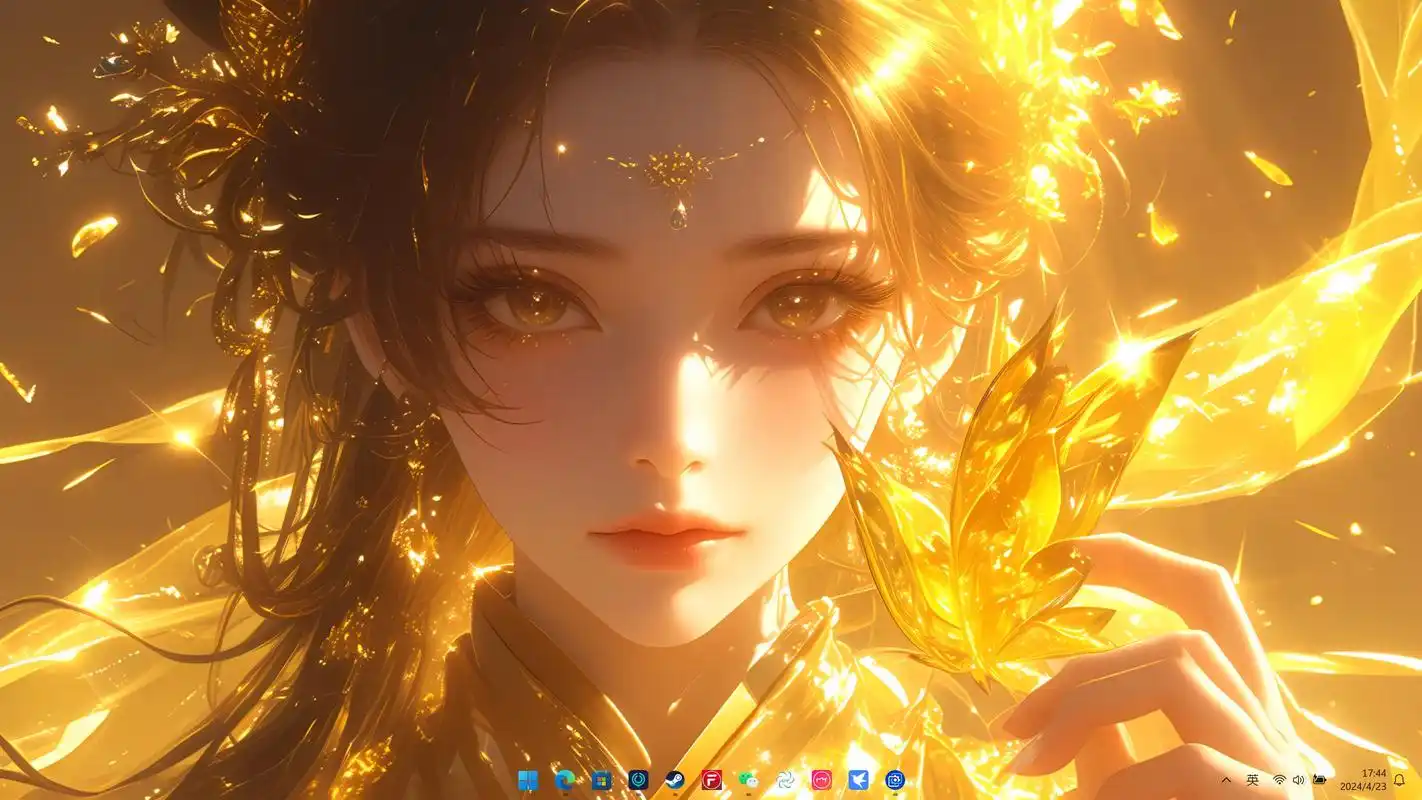
Task: Switch the input language indicator
Action: click(x=1253, y=780)
